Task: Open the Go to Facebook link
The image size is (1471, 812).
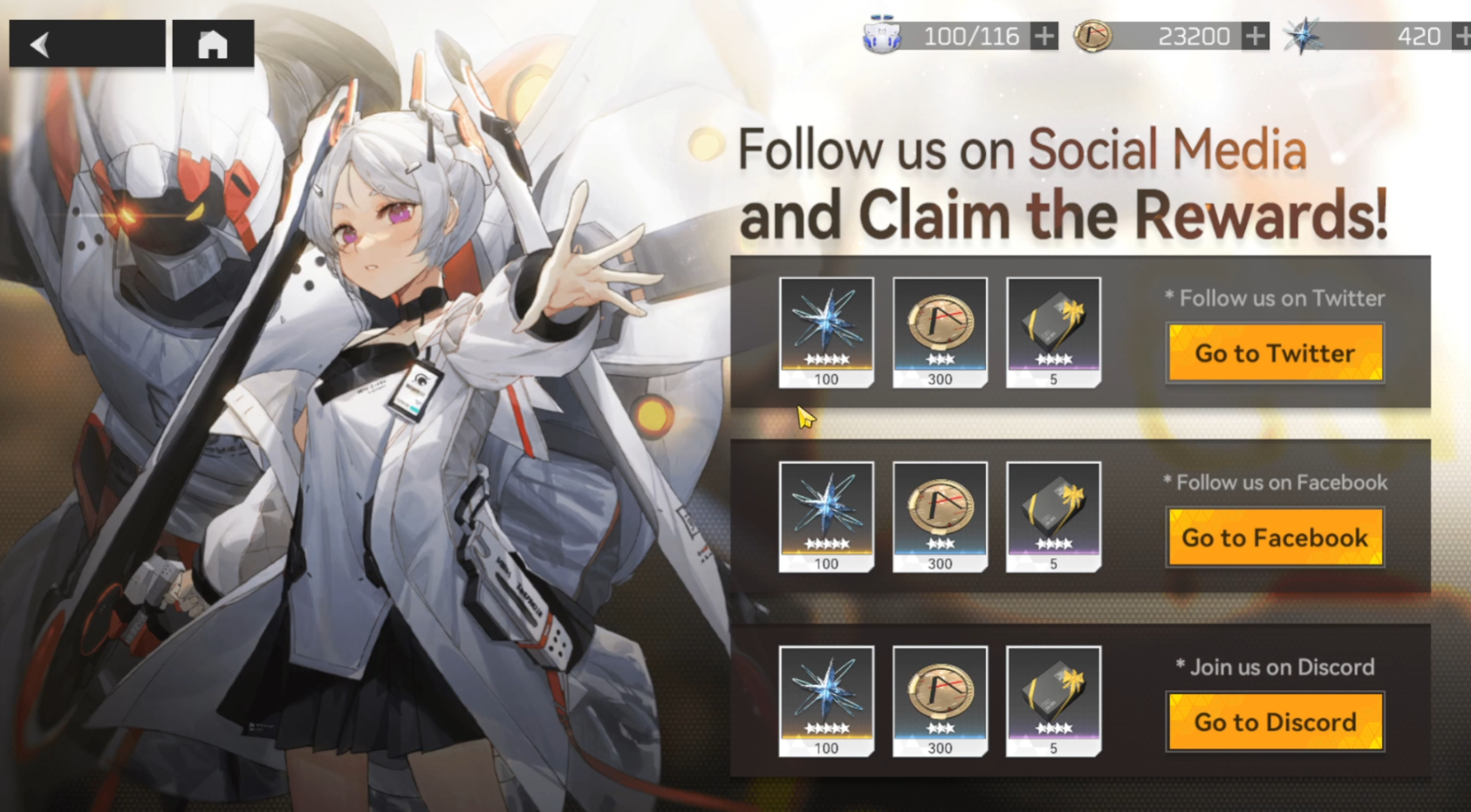Action: (x=1275, y=537)
